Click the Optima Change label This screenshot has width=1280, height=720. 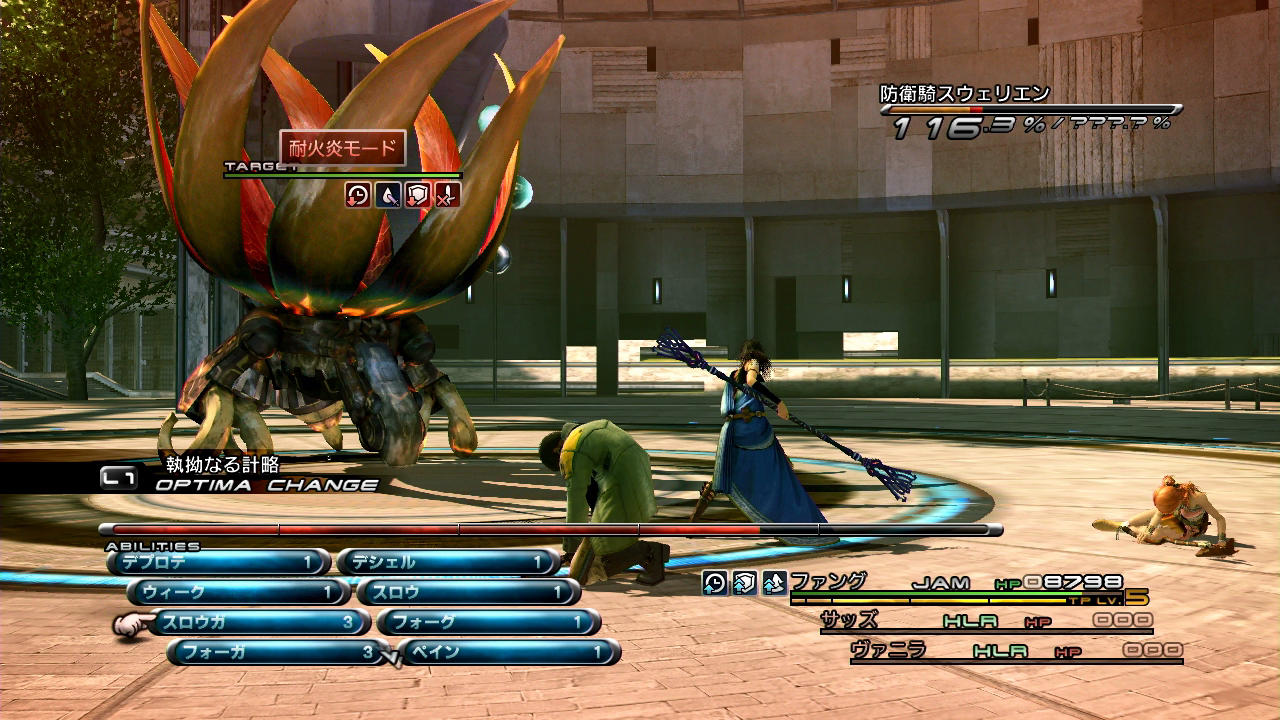coord(266,485)
